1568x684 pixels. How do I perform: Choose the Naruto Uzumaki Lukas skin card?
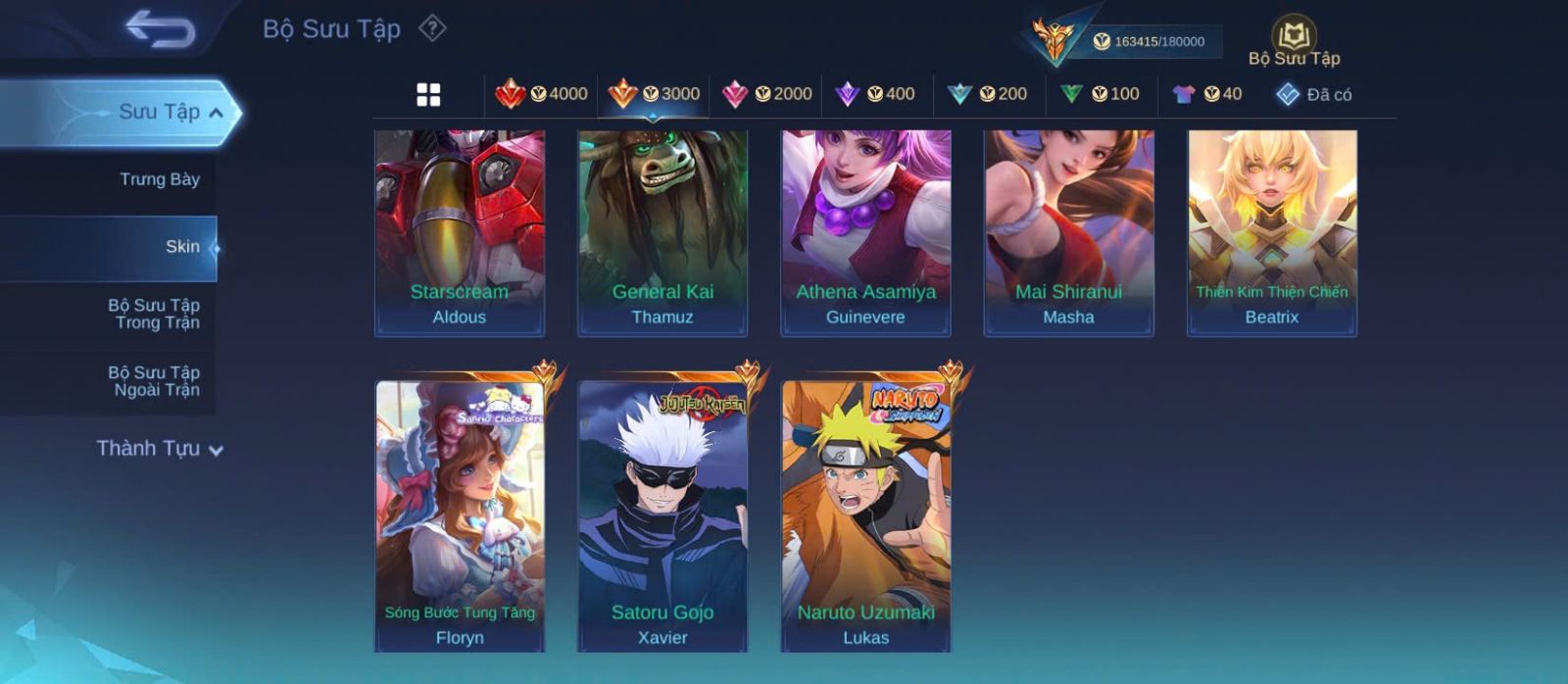tap(865, 515)
